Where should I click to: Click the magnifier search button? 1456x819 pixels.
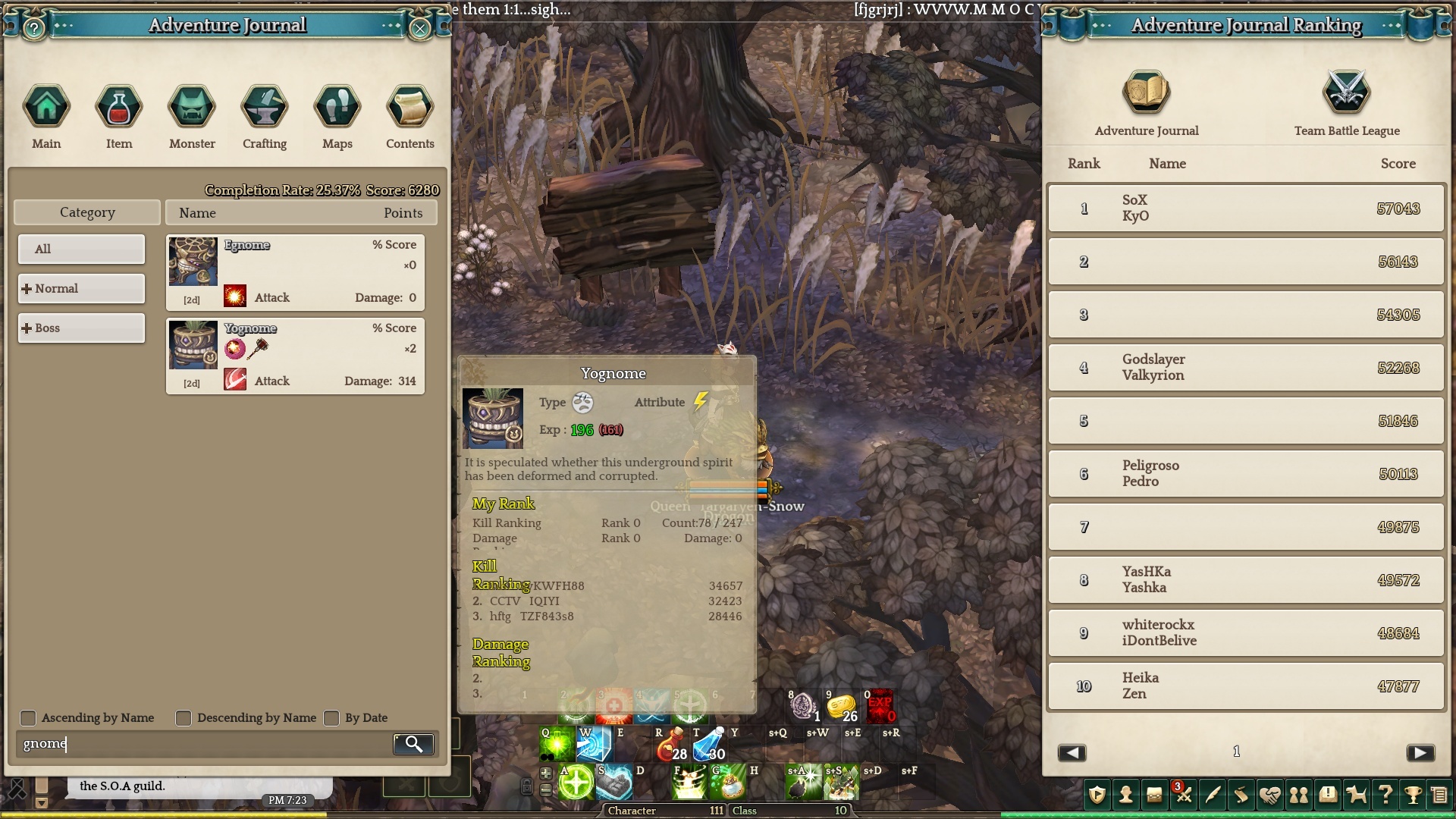point(413,744)
